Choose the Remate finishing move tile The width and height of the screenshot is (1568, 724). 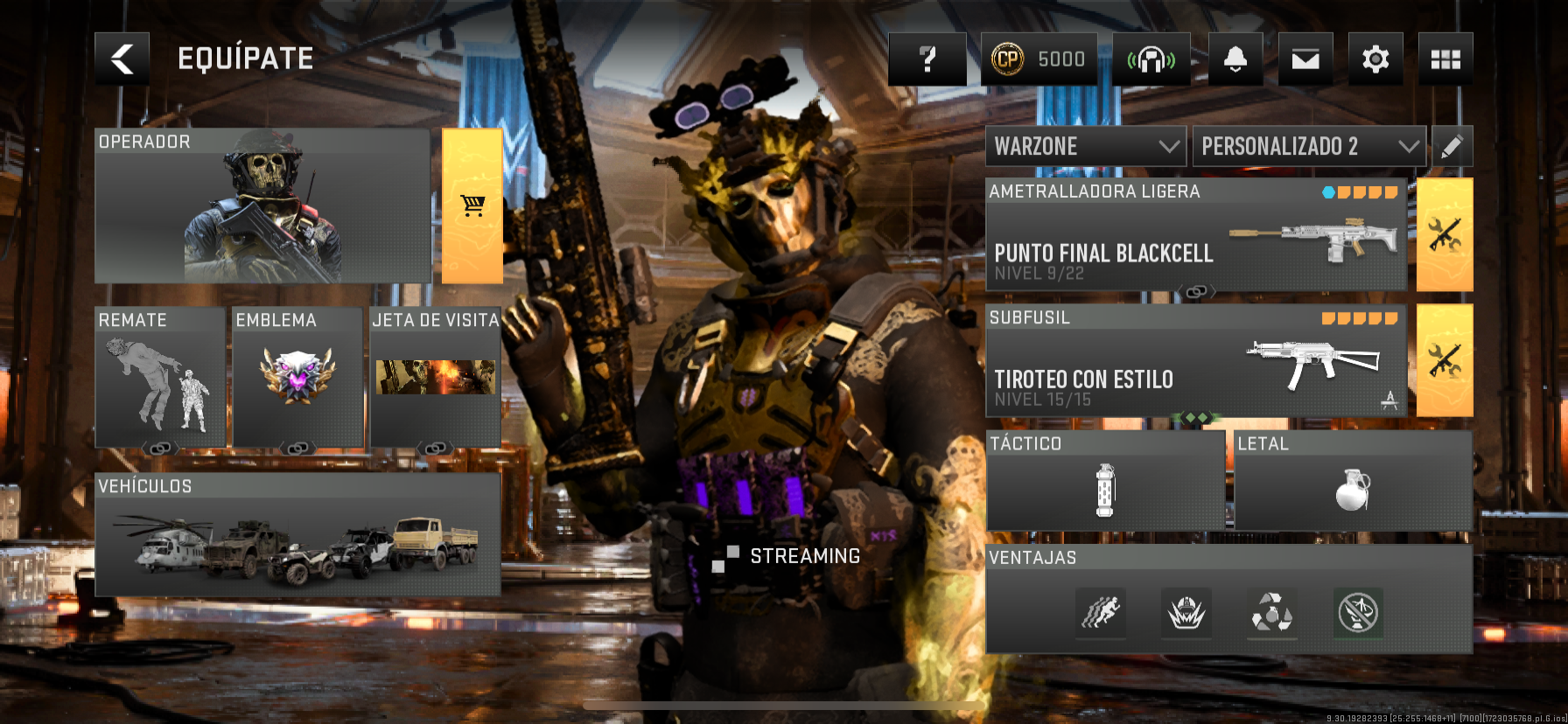160,378
